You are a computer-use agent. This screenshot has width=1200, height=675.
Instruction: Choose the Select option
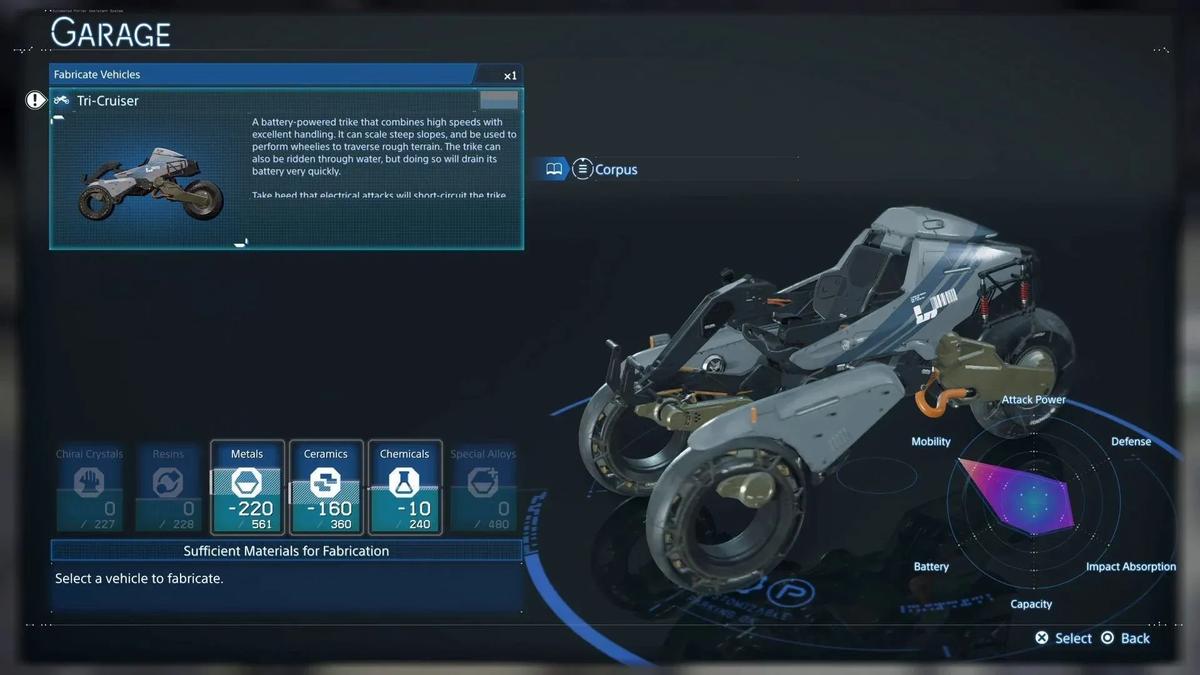(x=1063, y=638)
